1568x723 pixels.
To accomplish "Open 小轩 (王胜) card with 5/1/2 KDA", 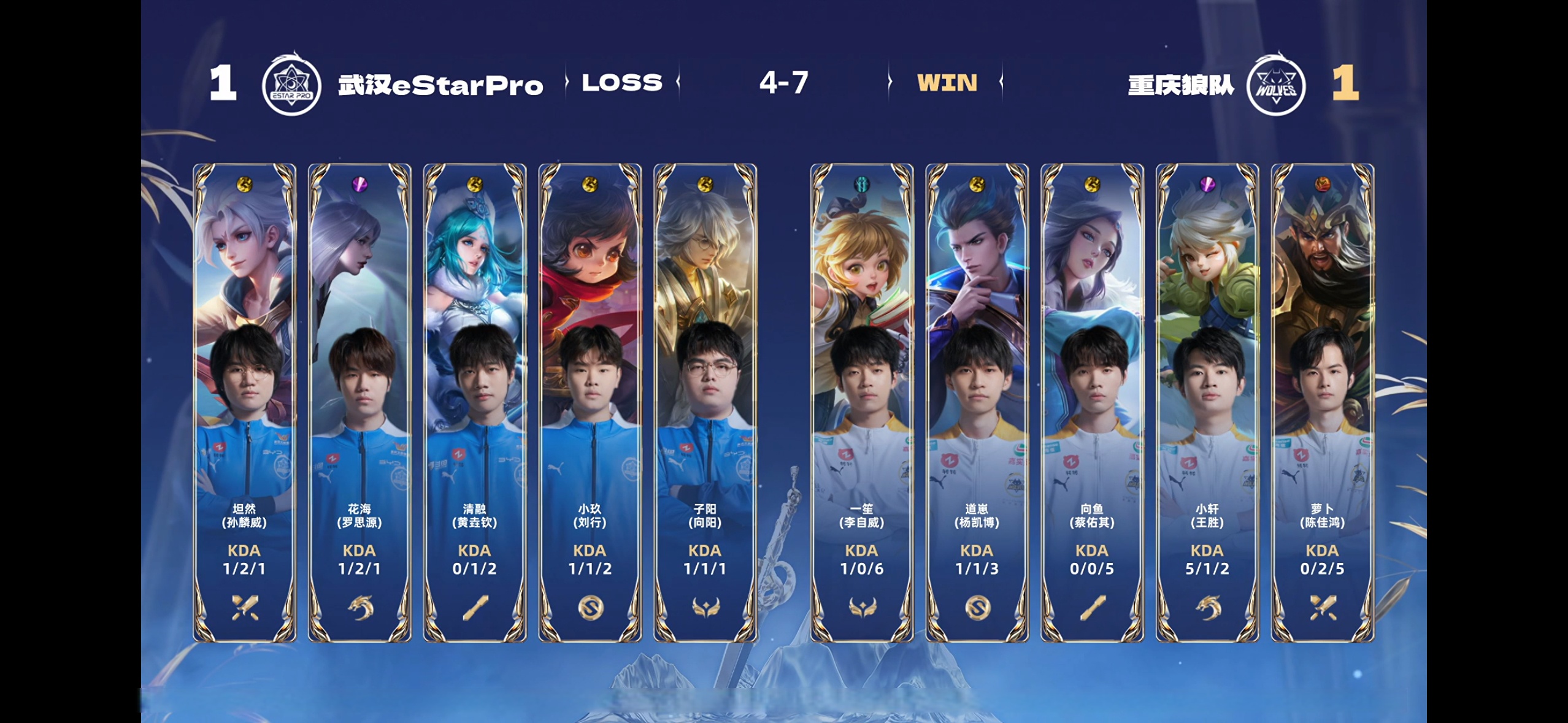I will pyautogui.click(x=1207, y=402).
